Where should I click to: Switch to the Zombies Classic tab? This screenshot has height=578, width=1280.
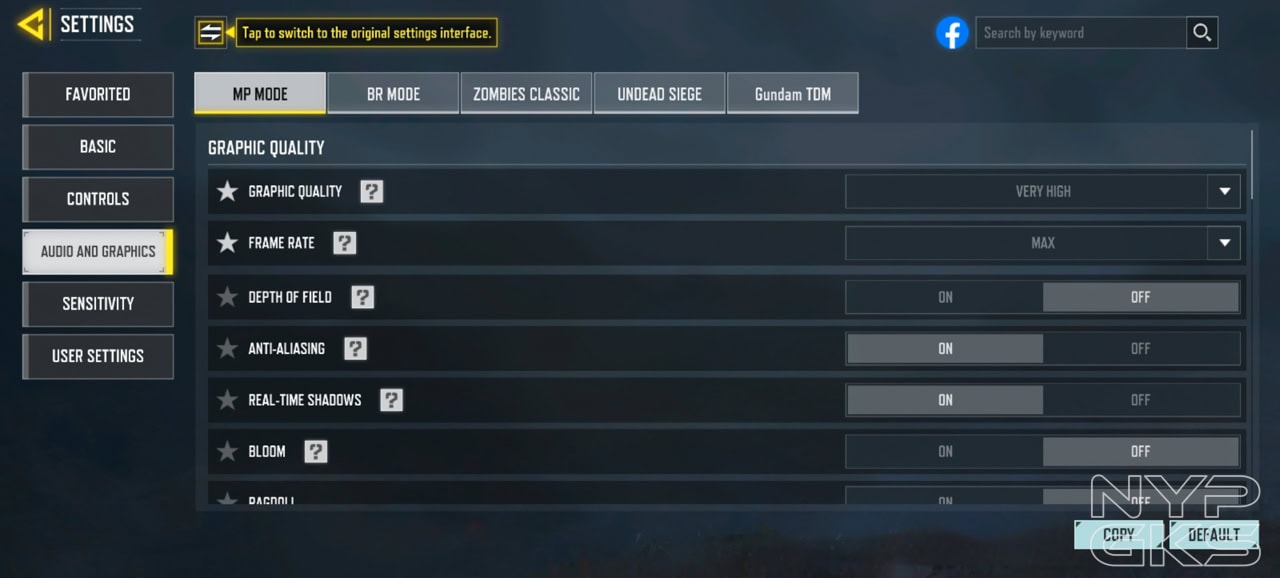click(526, 94)
